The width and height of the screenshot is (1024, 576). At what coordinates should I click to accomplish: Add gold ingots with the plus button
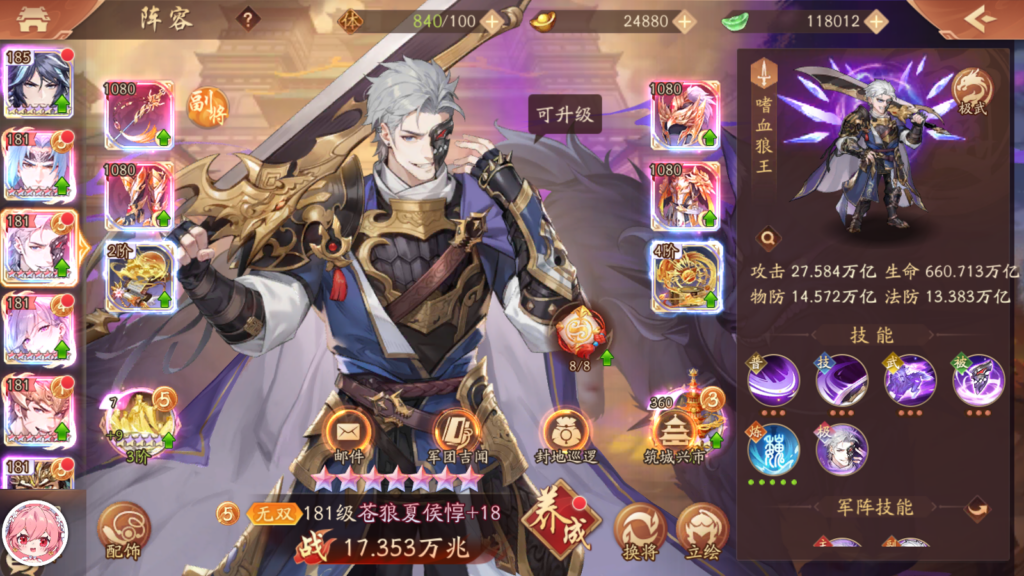[684, 21]
